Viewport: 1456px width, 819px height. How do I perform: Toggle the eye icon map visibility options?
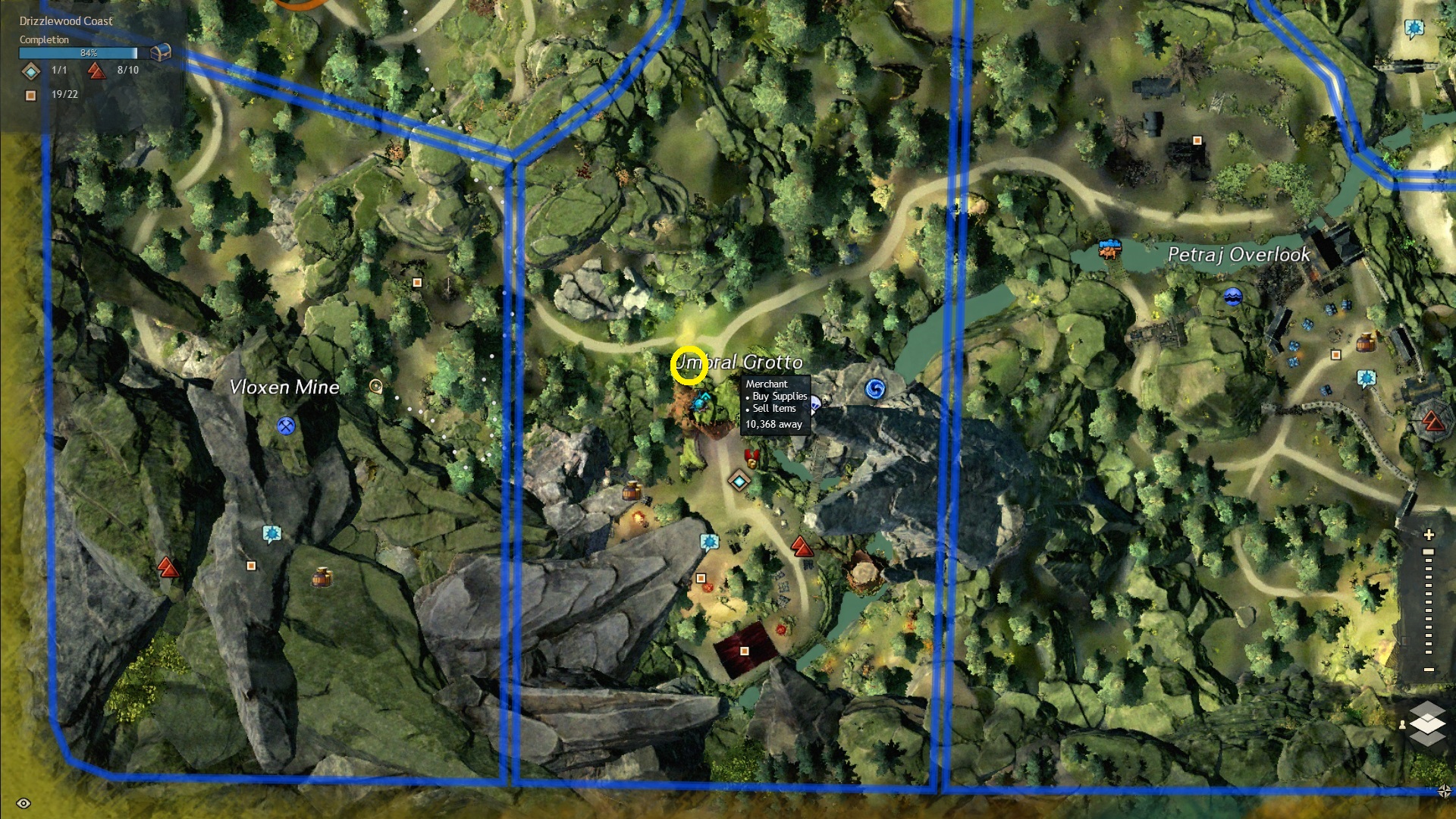[x=24, y=803]
